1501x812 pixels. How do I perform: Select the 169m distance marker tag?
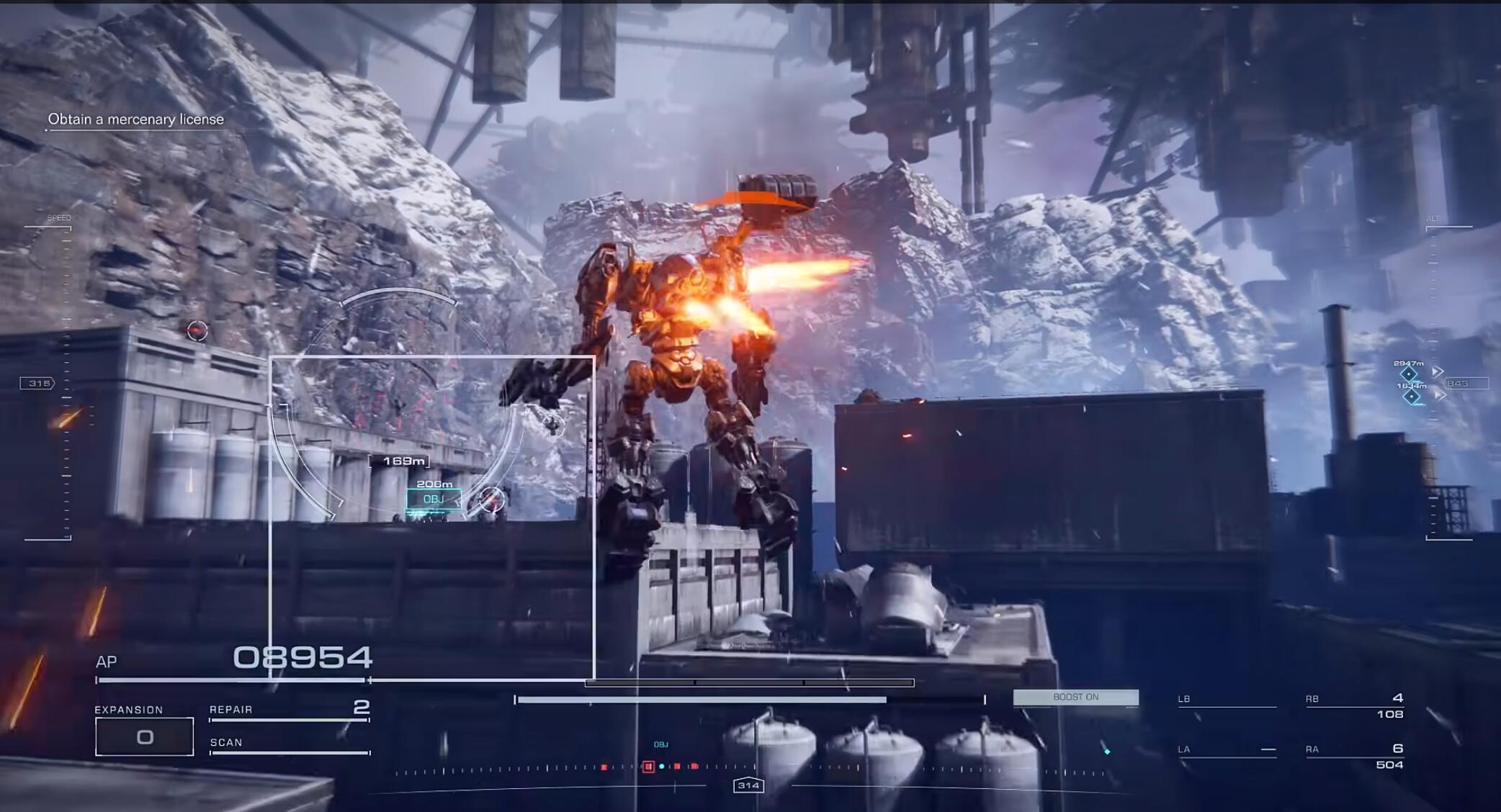coord(399,461)
